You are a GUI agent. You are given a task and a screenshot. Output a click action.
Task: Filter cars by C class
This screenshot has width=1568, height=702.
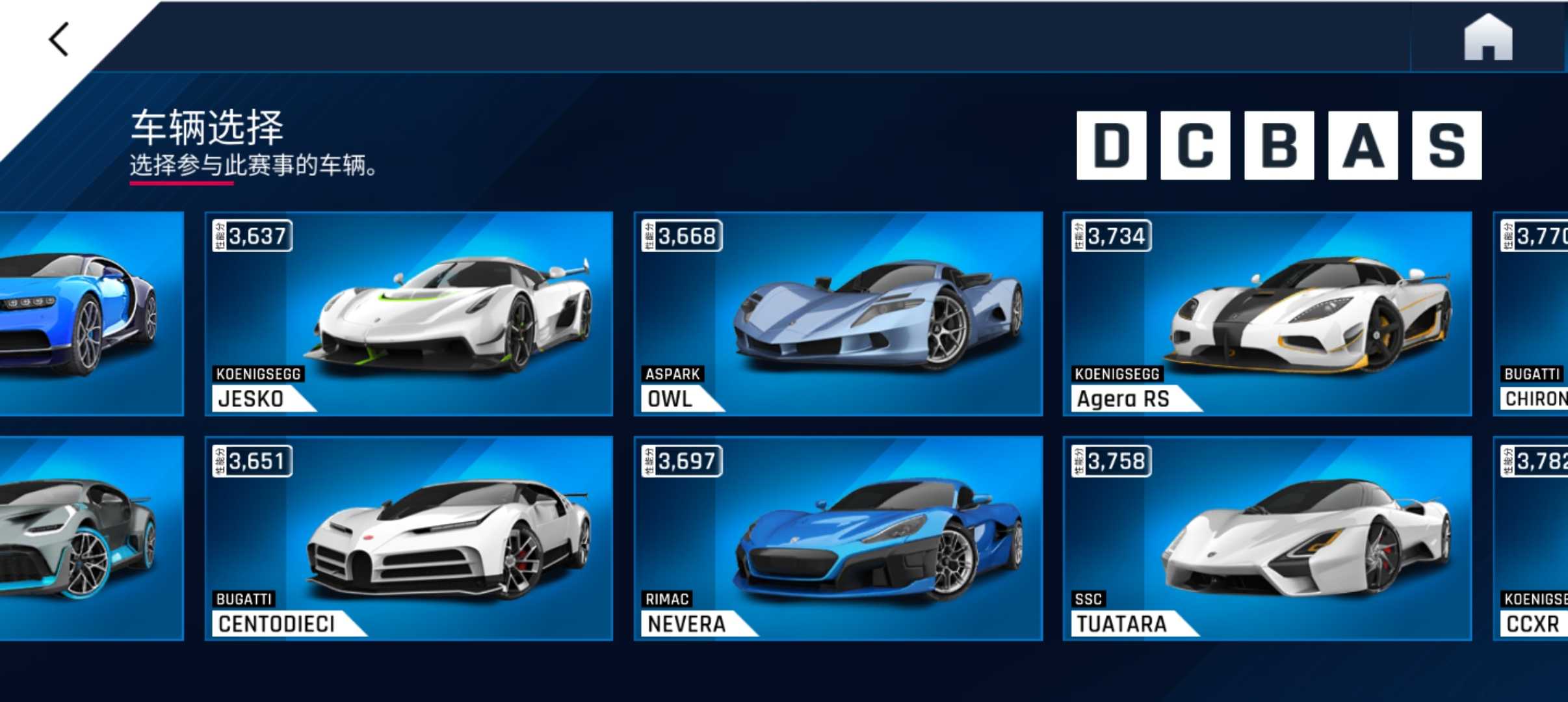1195,146
